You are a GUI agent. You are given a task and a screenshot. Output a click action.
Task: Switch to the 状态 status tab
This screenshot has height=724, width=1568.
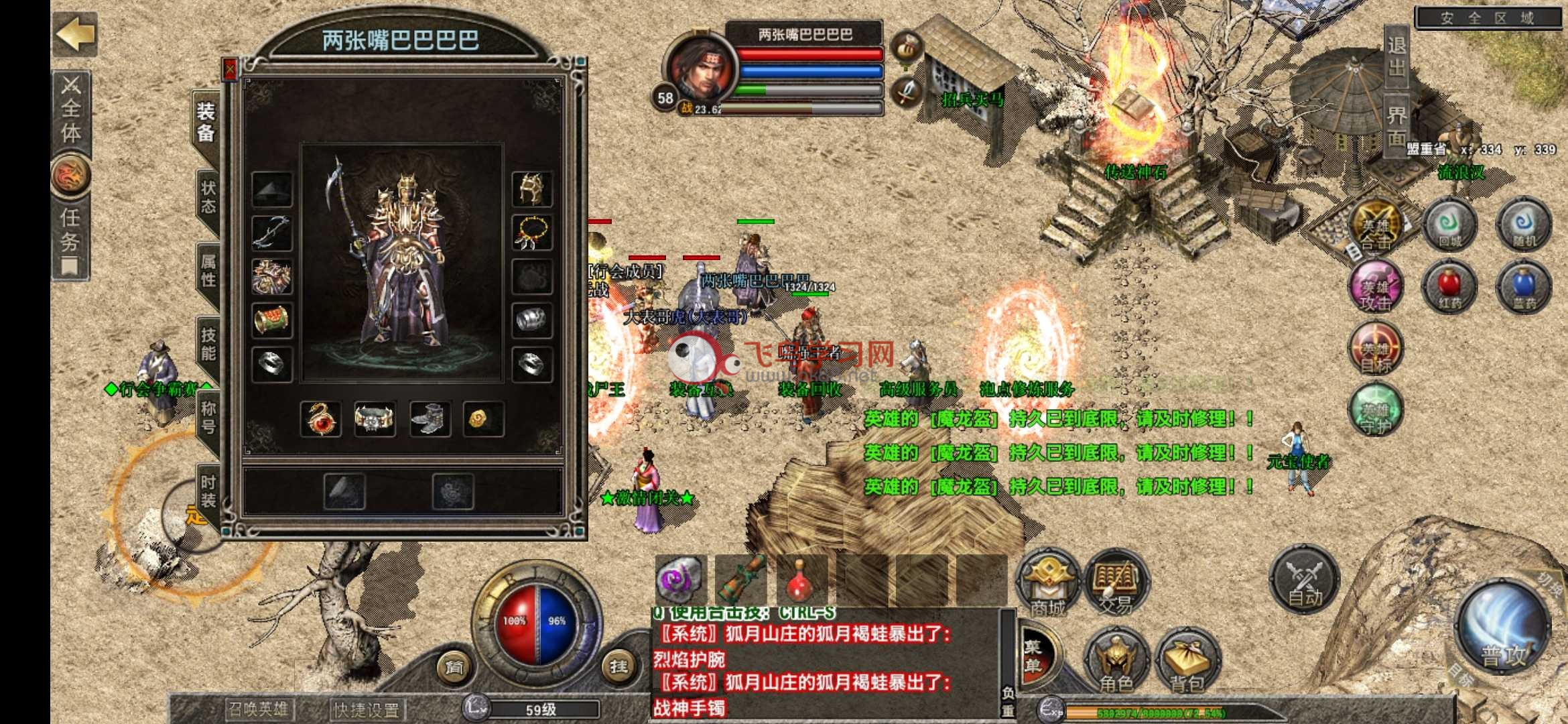click(x=208, y=196)
